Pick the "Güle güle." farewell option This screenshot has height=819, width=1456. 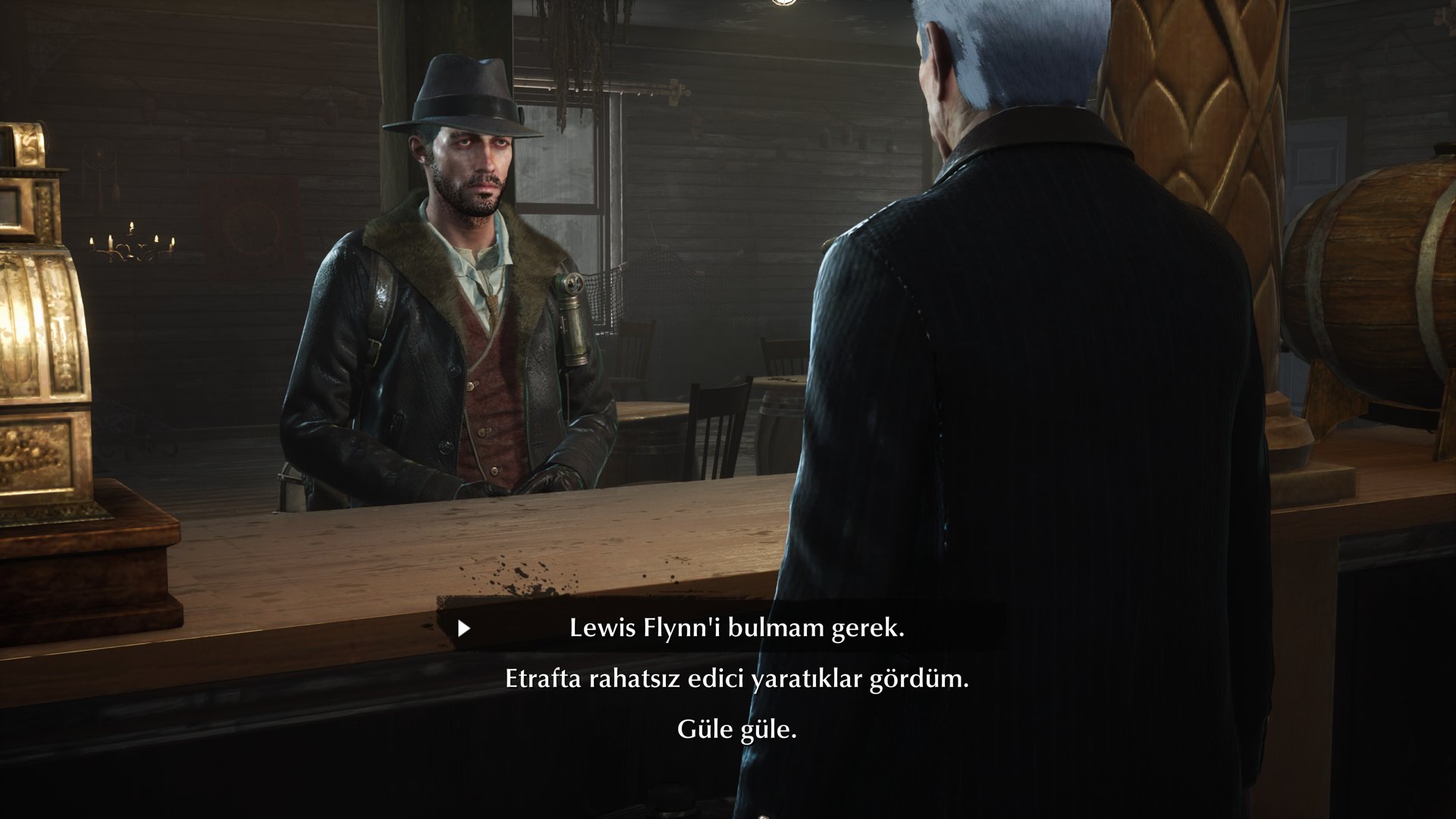736,730
